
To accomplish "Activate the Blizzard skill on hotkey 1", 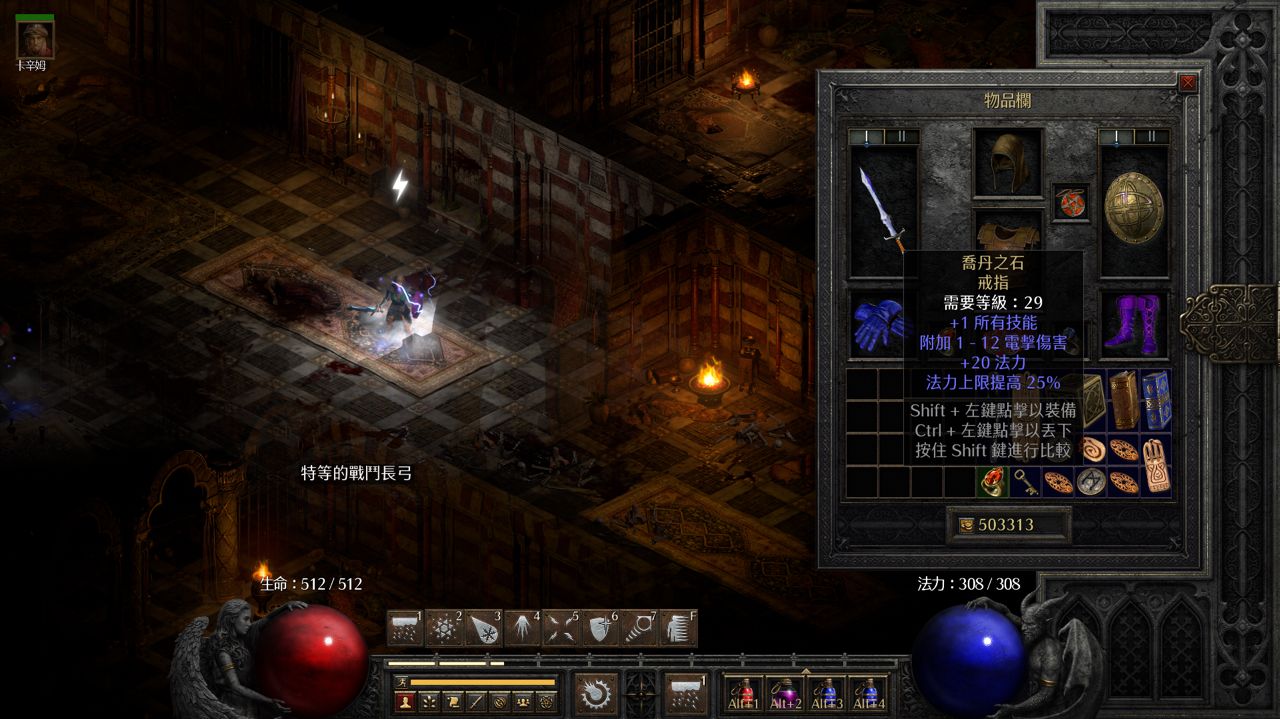I will (405, 628).
